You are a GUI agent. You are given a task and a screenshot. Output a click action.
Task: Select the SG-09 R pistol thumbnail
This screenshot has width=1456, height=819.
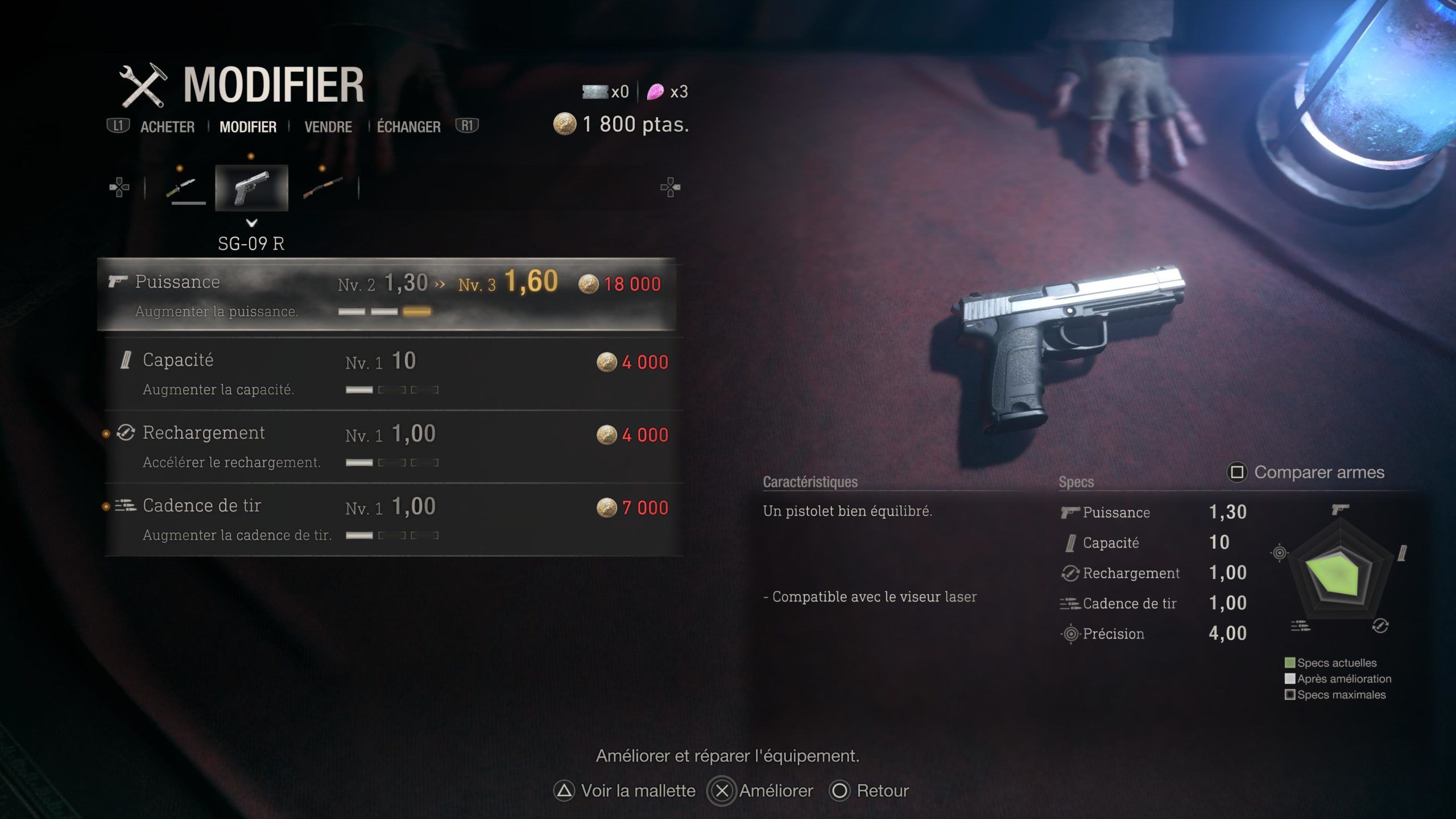251,188
